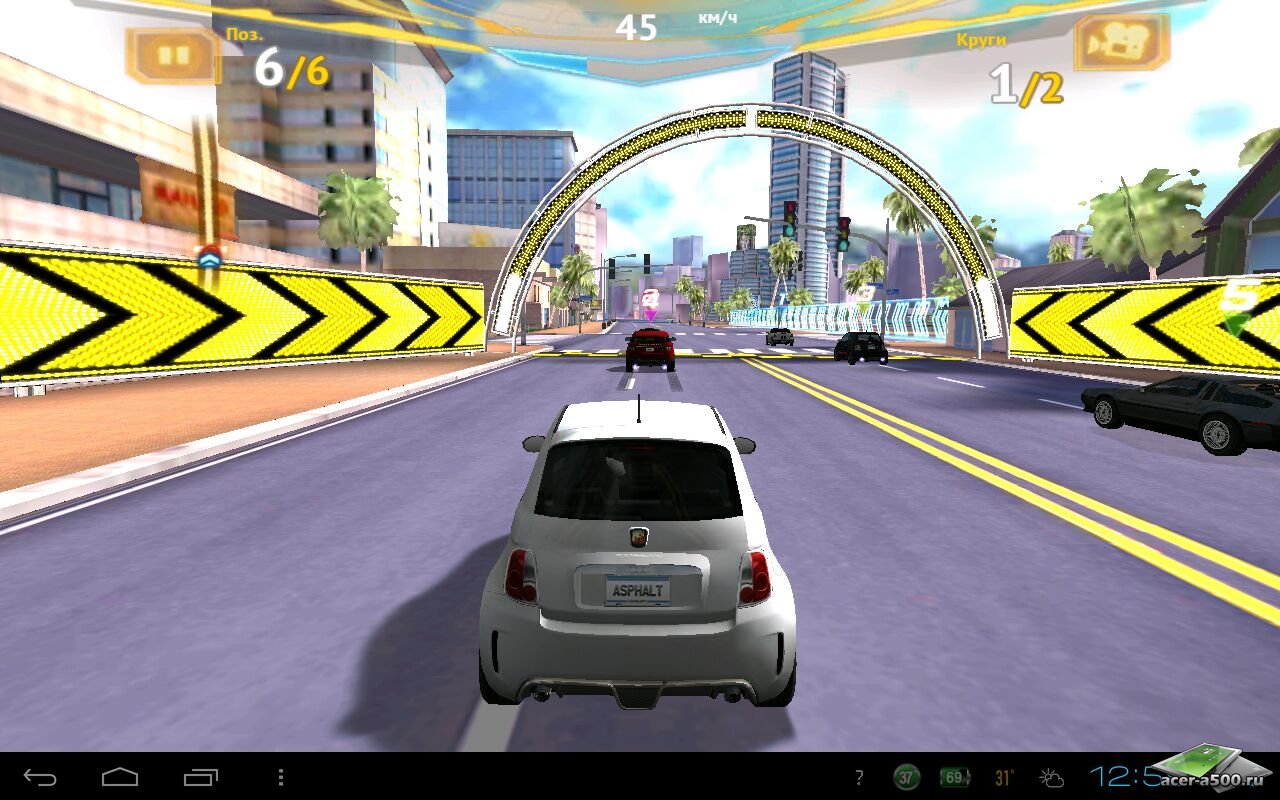Image resolution: width=1280 pixels, height=800 pixels.
Task: Pause the race
Action: 174,55
